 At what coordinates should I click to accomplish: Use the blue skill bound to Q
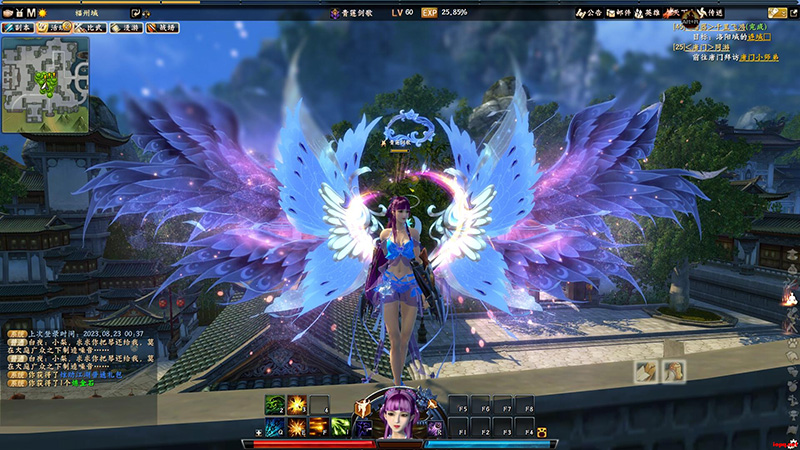[x=274, y=427]
